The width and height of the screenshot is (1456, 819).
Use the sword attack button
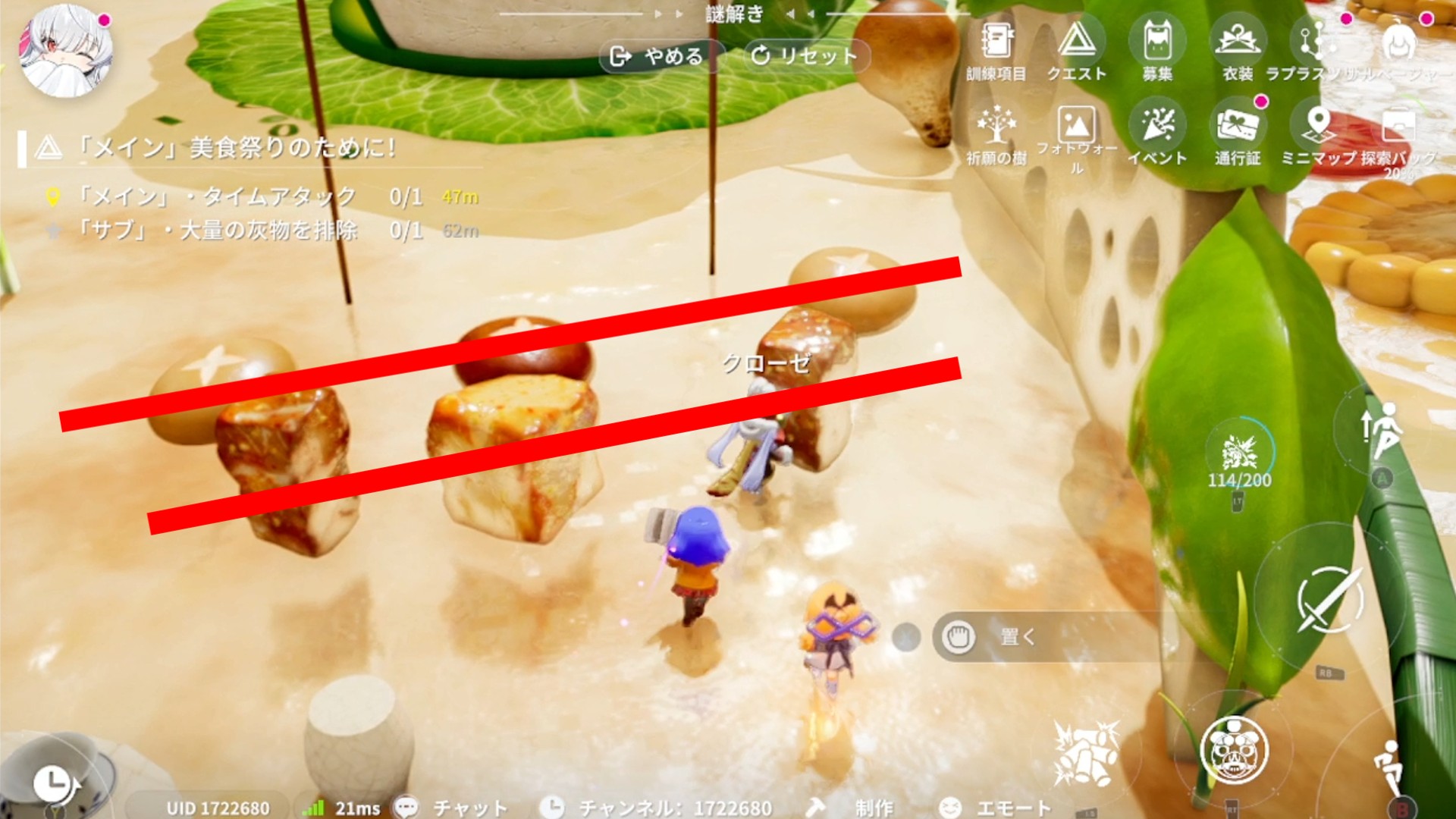coord(1329,601)
